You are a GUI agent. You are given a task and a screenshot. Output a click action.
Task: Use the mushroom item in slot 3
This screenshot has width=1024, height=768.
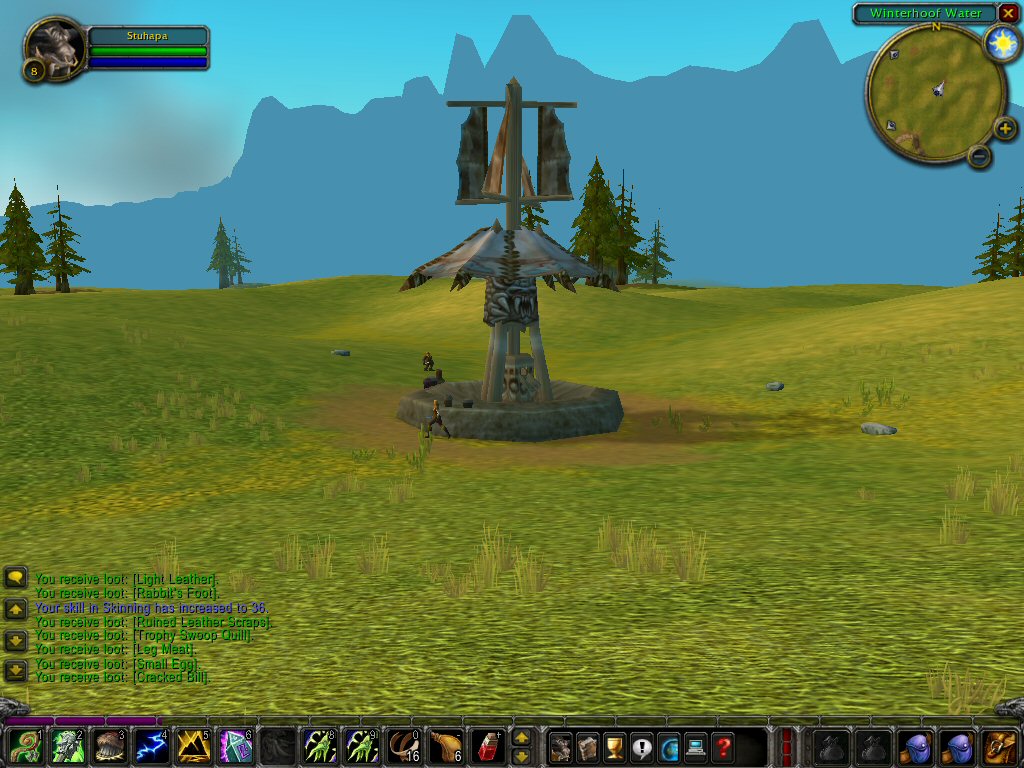pos(109,747)
